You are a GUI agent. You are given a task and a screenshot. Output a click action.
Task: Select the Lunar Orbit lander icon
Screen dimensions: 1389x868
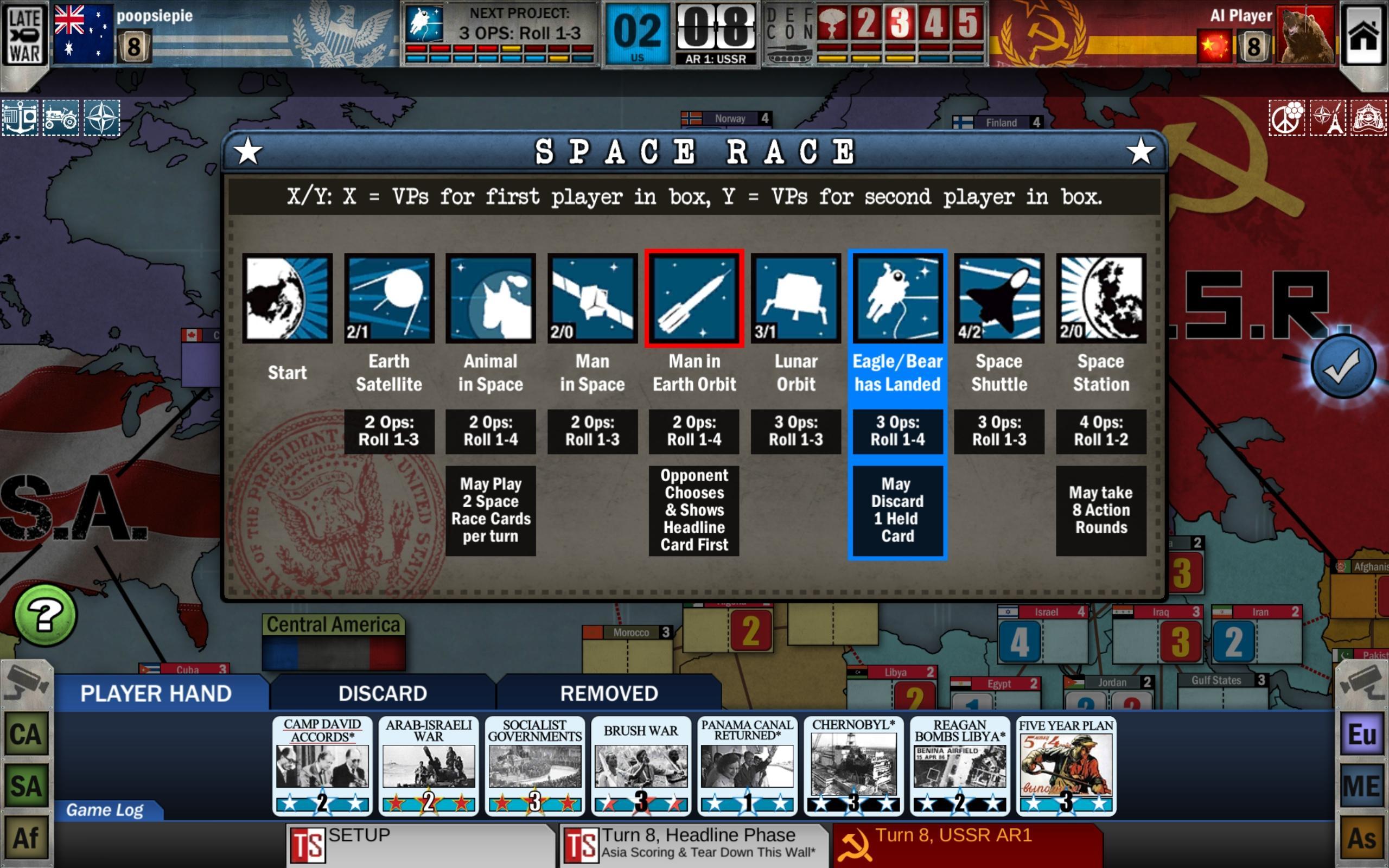[x=796, y=298]
